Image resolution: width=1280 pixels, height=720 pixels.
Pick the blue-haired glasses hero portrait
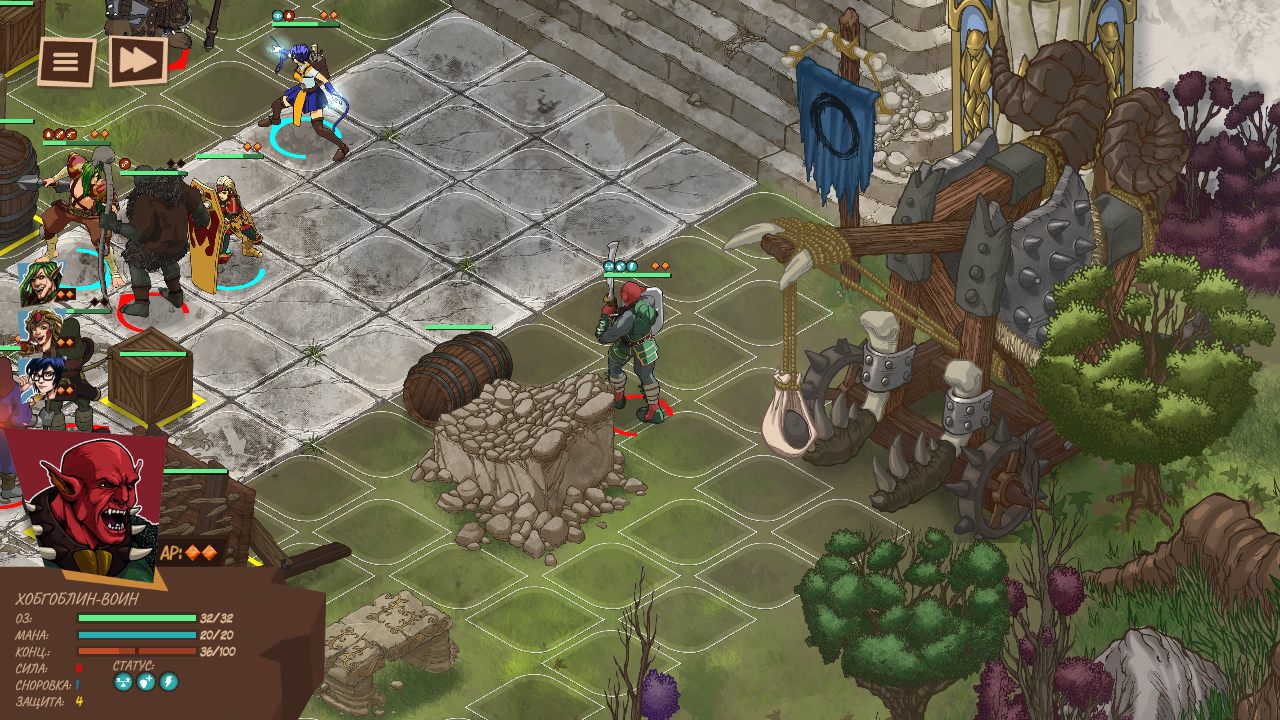coord(41,380)
